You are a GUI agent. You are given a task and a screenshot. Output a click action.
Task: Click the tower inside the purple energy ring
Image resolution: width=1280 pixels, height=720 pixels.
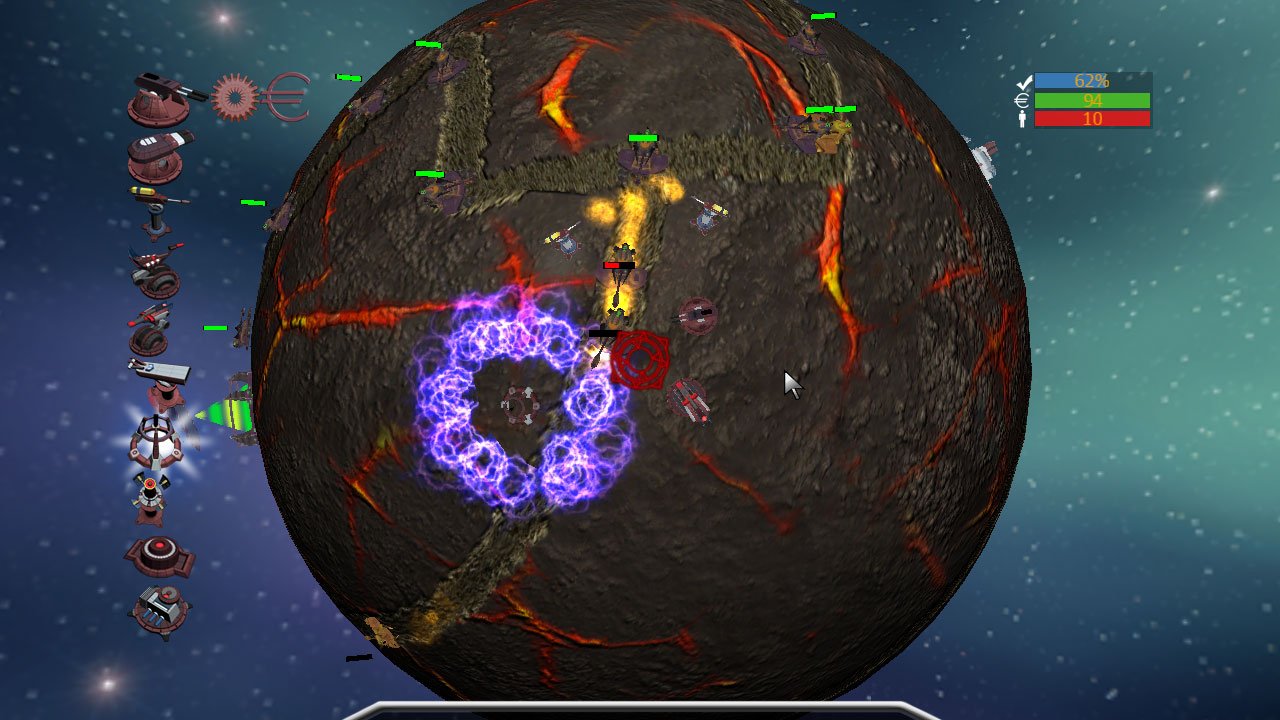tap(520, 405)
